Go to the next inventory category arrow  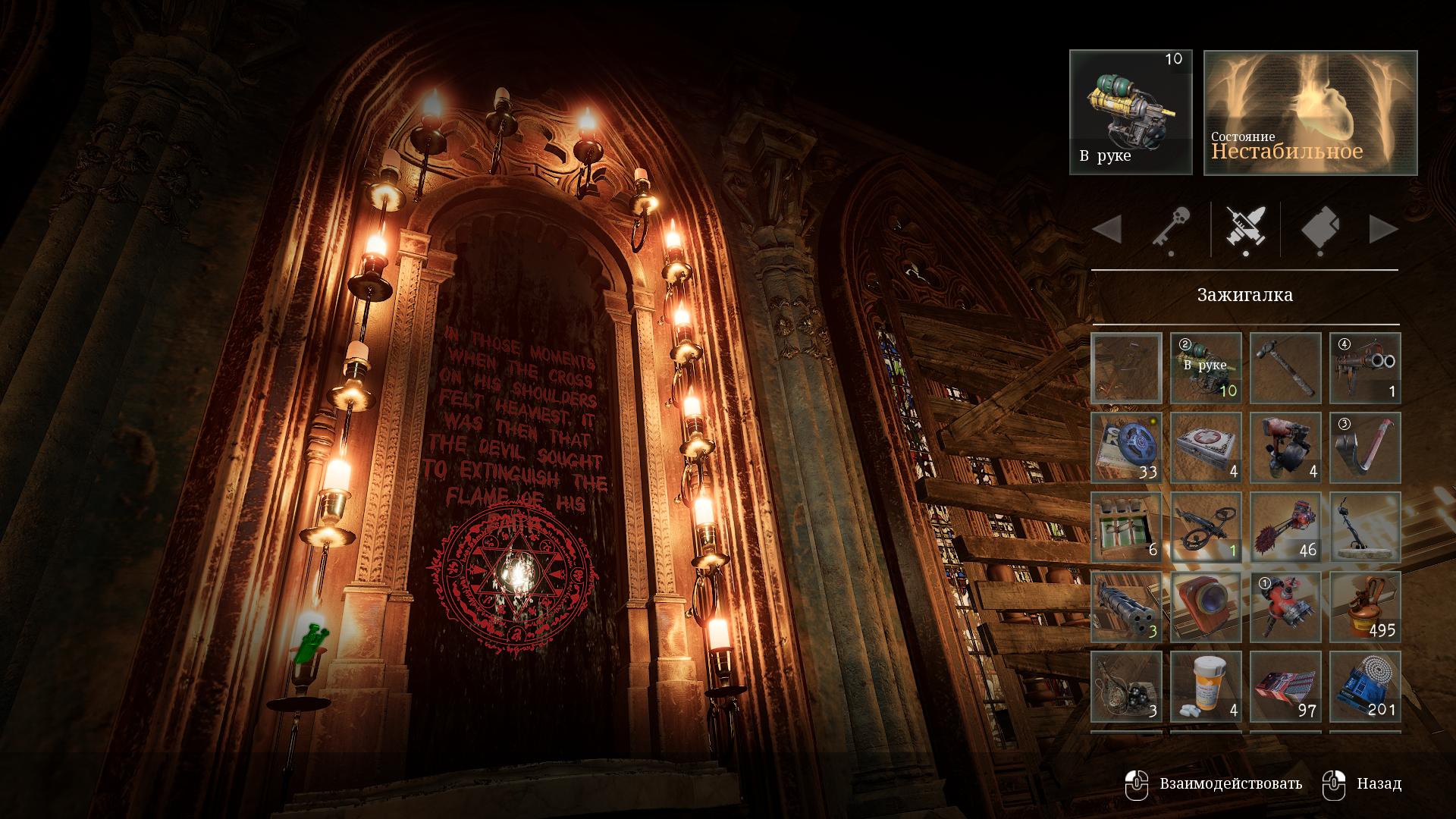tap(1383, 229)
